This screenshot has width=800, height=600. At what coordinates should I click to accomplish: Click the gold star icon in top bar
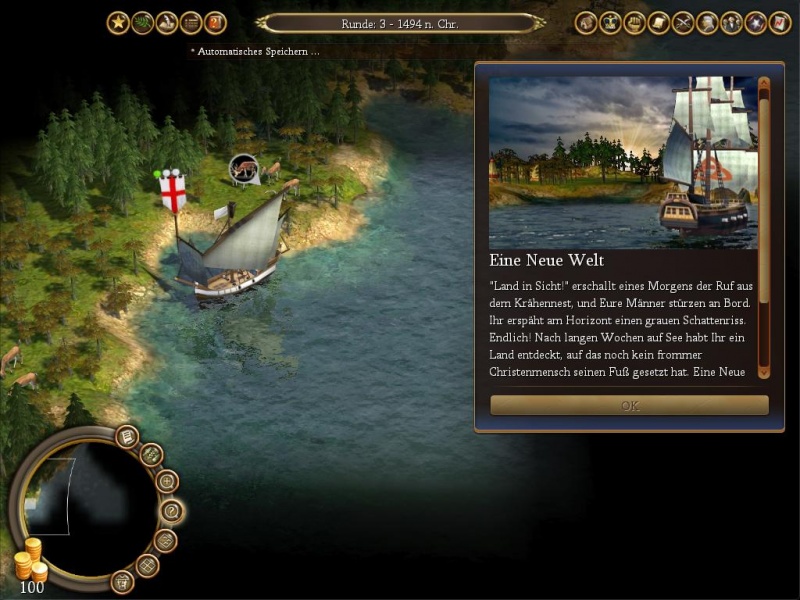tap(118, 23)
